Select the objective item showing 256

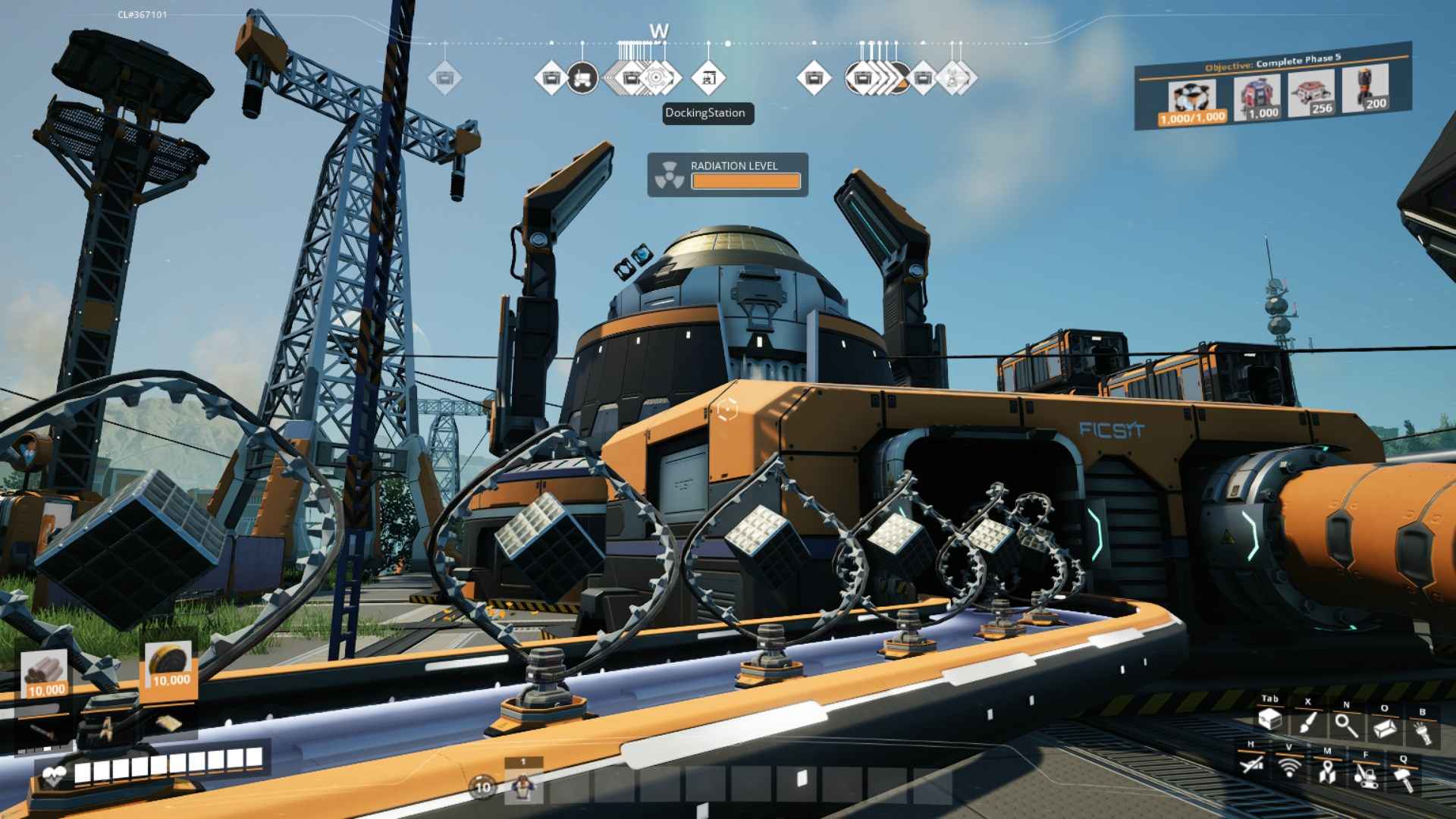(x=1311, y=93)
